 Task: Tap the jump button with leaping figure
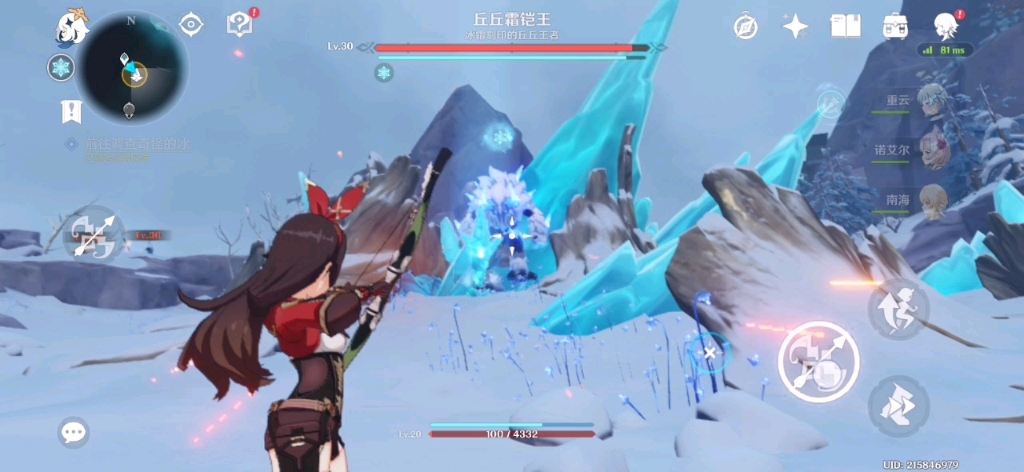tap(898, 308)
